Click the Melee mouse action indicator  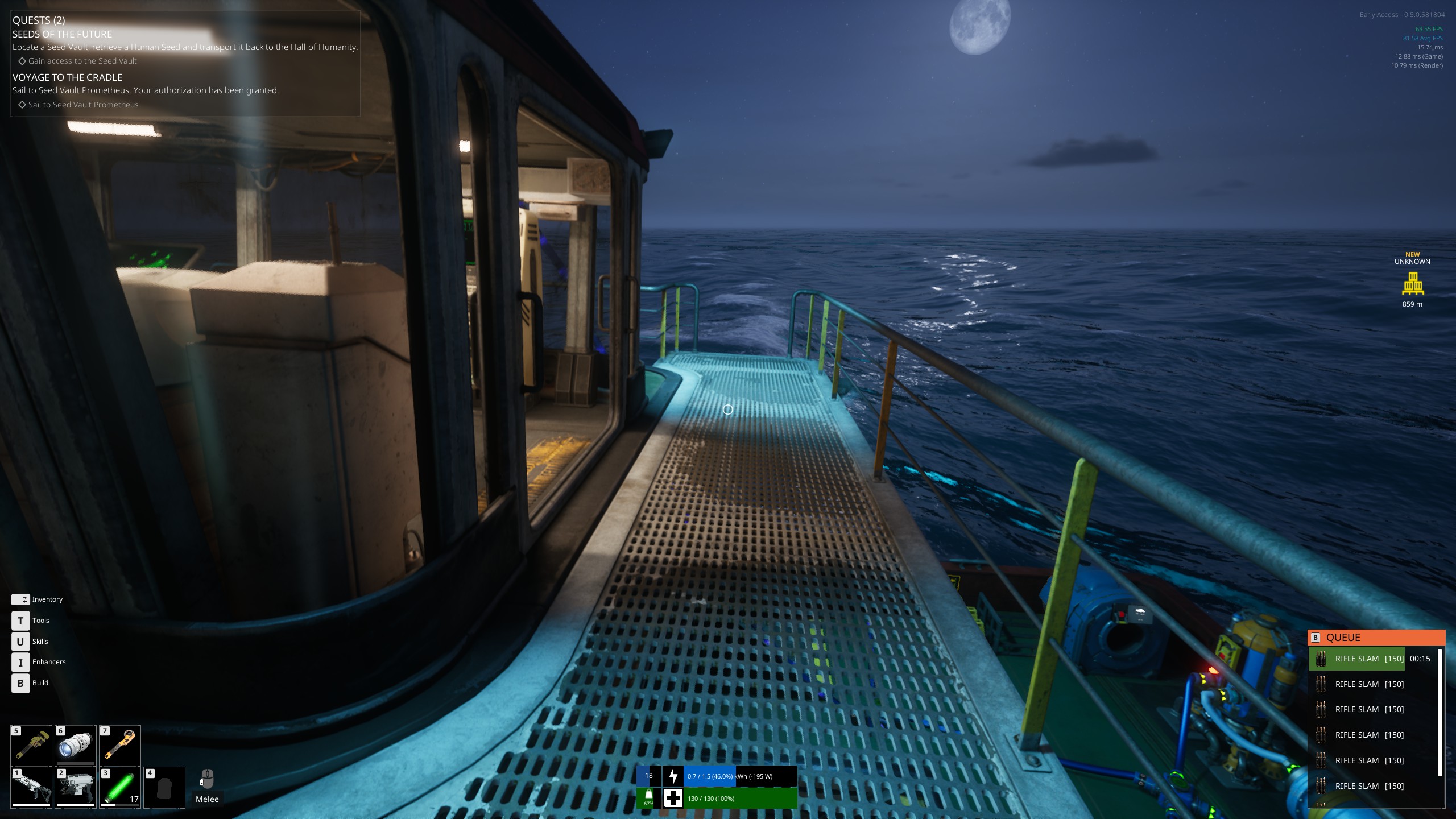click(x=207, y=787)
